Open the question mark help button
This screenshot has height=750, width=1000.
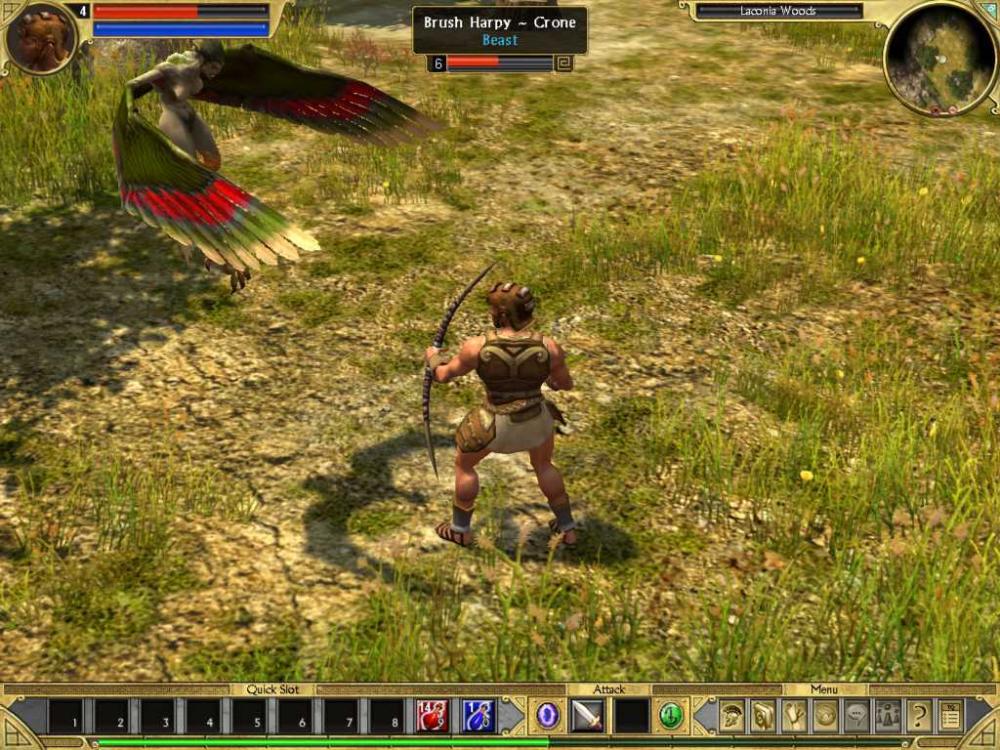[919, 716]
